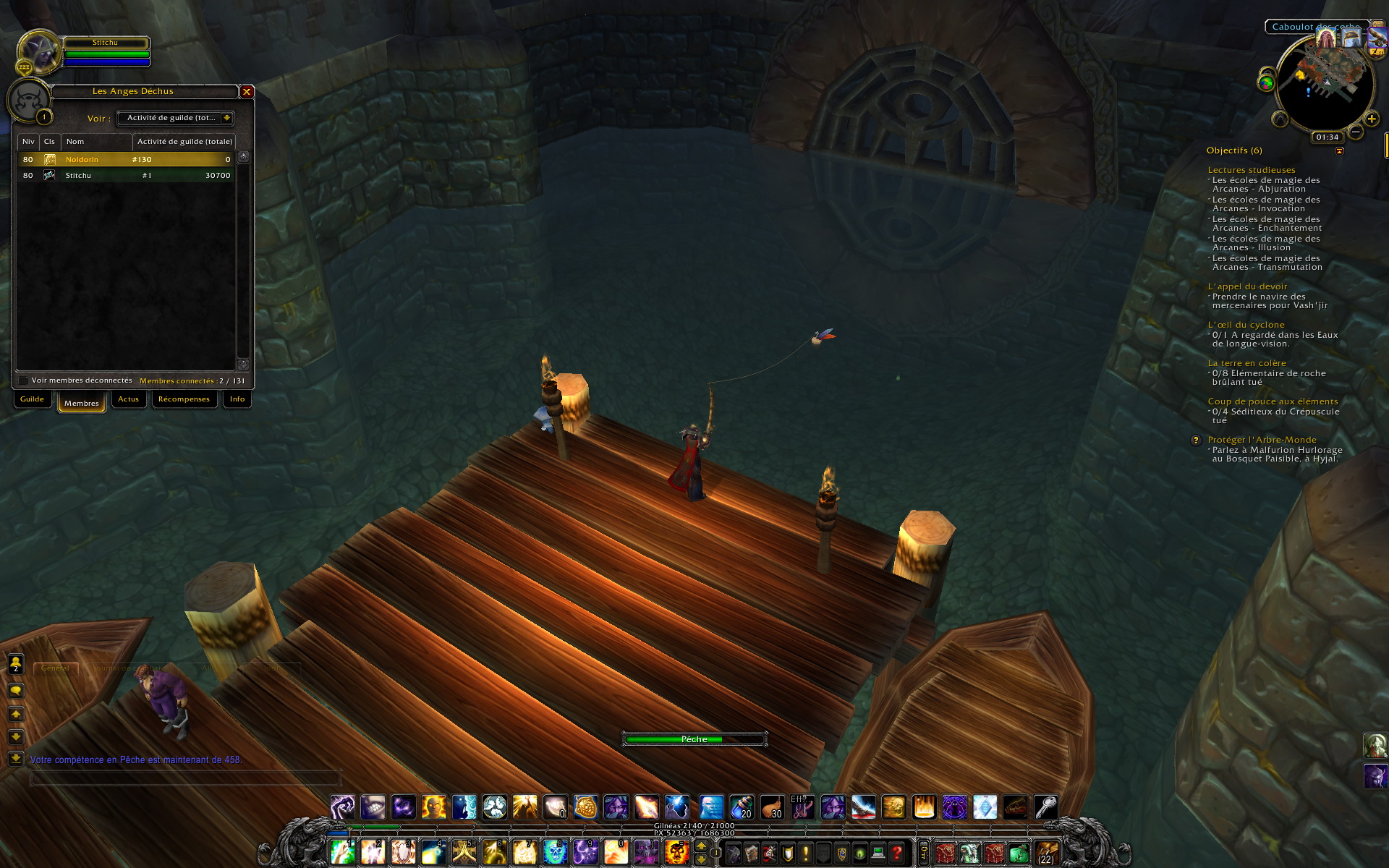
Task: Open the Voir guild activity dropdown
Action: 226,118
